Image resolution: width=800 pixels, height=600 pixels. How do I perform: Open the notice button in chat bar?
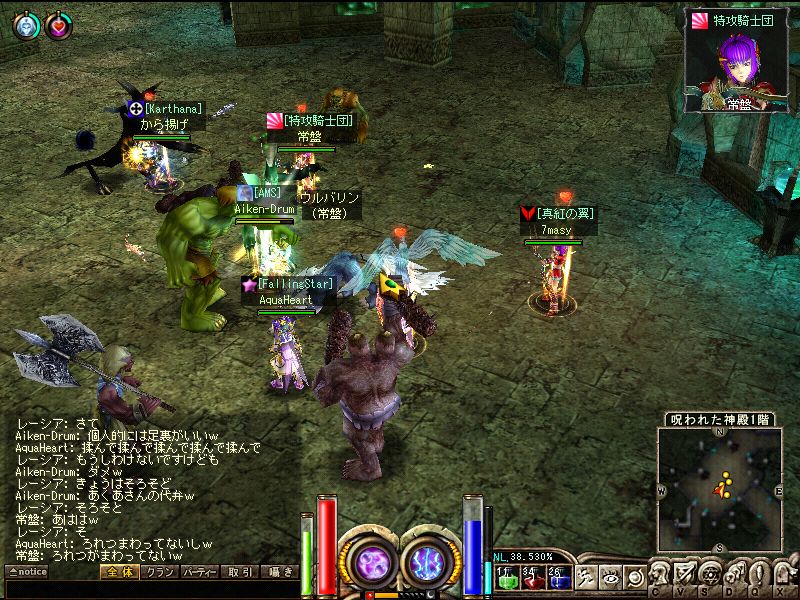28,572
